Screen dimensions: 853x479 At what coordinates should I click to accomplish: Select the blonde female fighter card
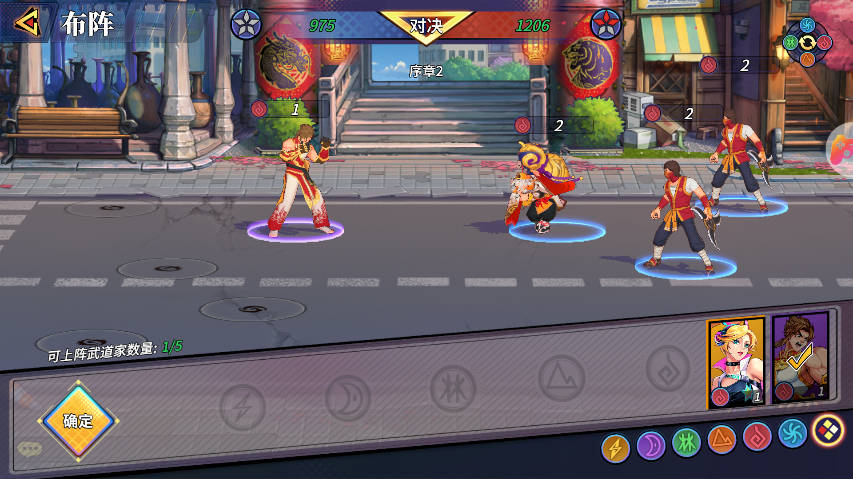pyautogui.click(x=736, y=361)
